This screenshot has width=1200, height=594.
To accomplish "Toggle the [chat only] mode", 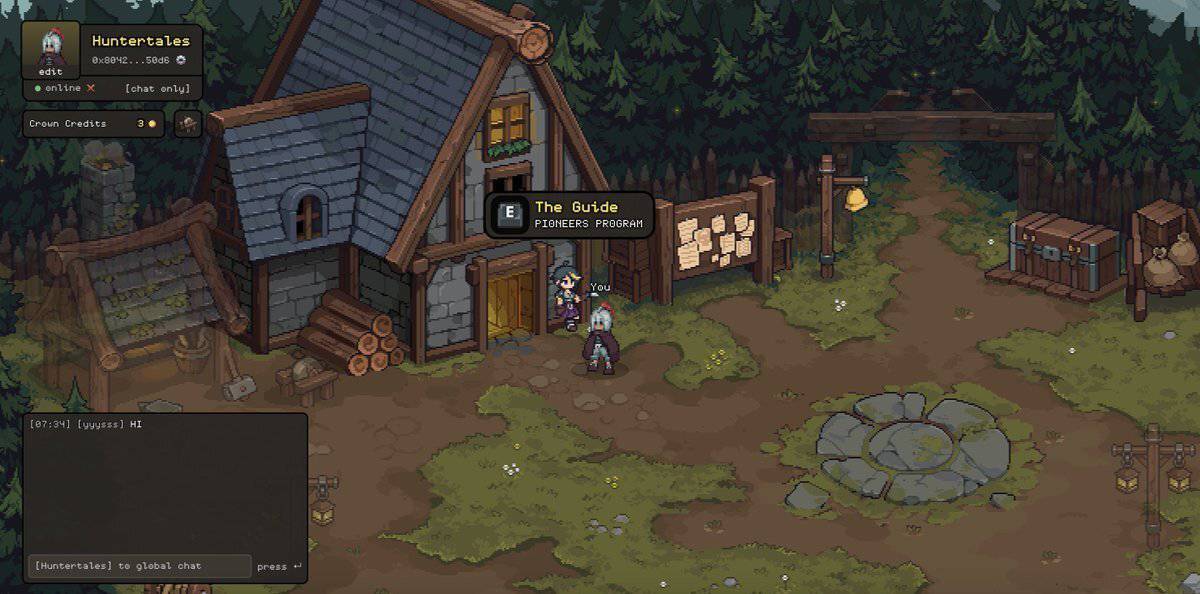I will [157, 88].
